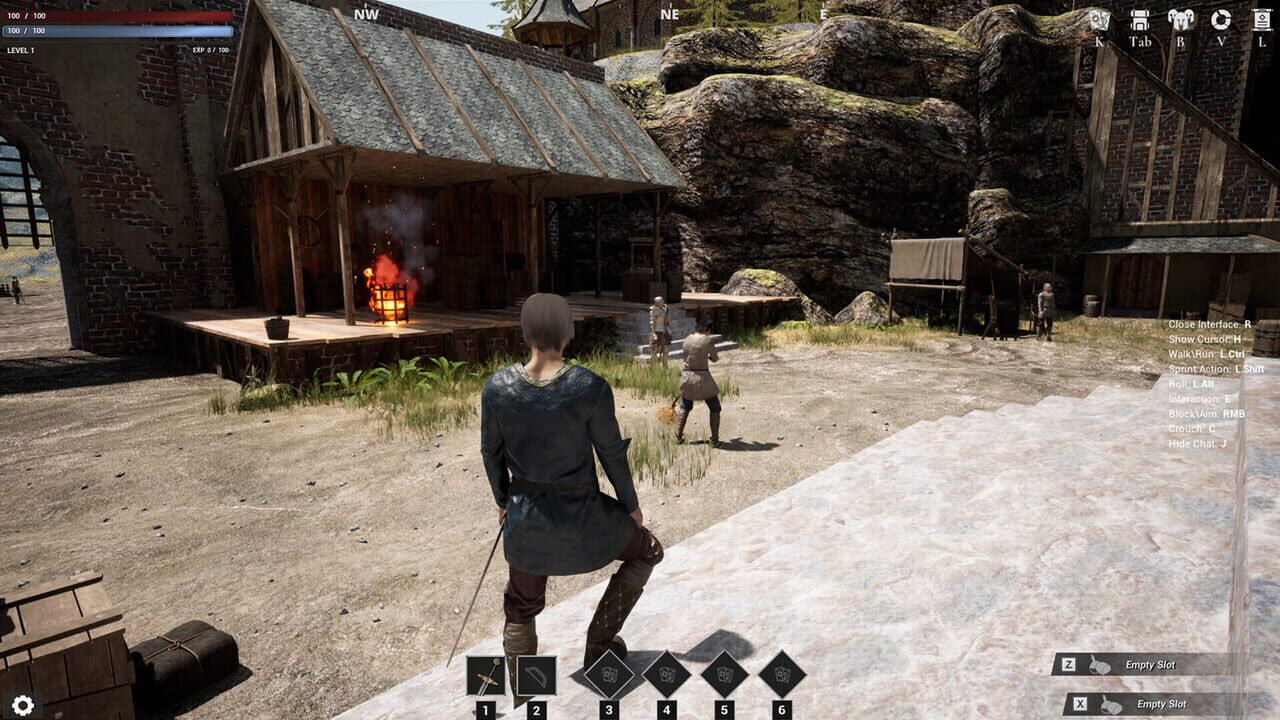
Task: Open the map icon labeled K
Action: point(1099,20)
